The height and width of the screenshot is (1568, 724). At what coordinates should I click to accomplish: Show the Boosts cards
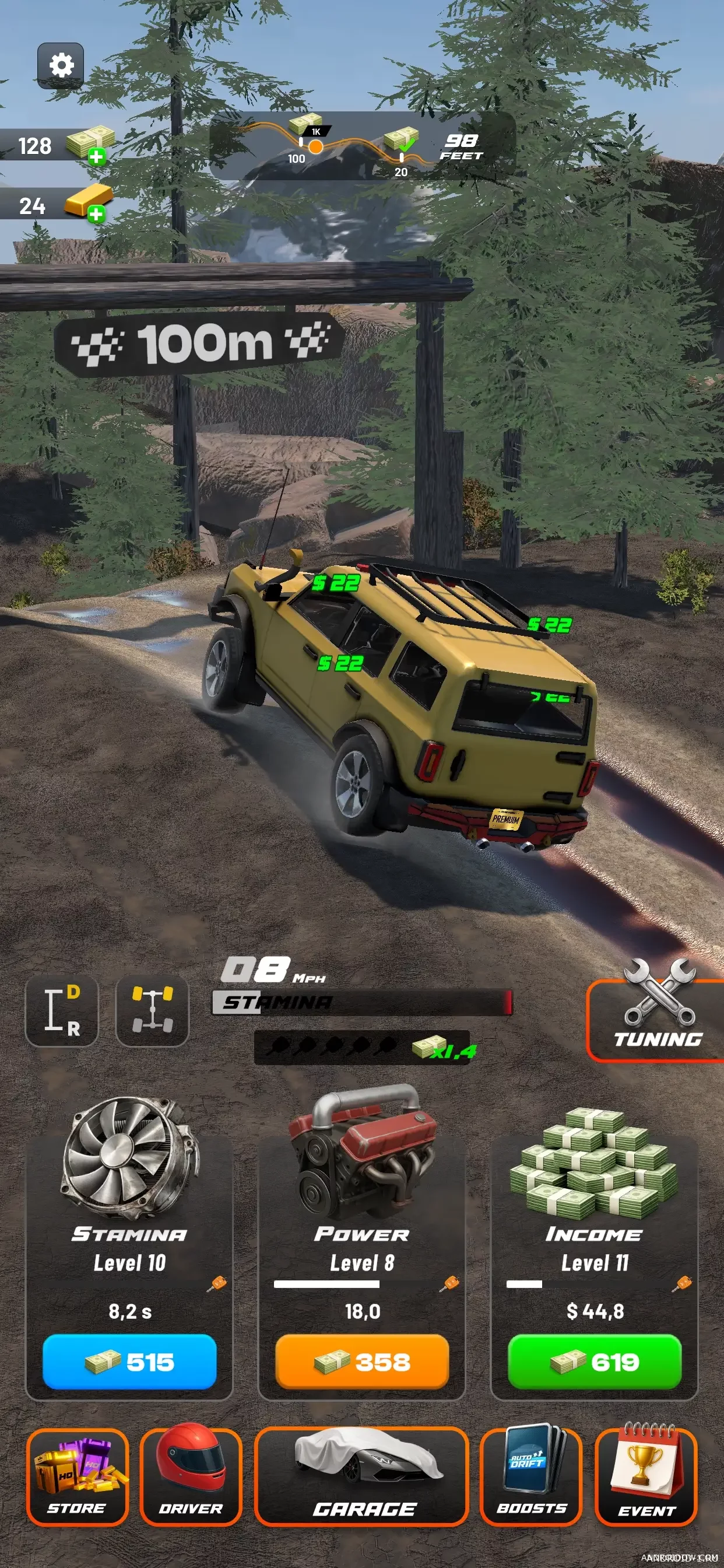coord(531,1476)
